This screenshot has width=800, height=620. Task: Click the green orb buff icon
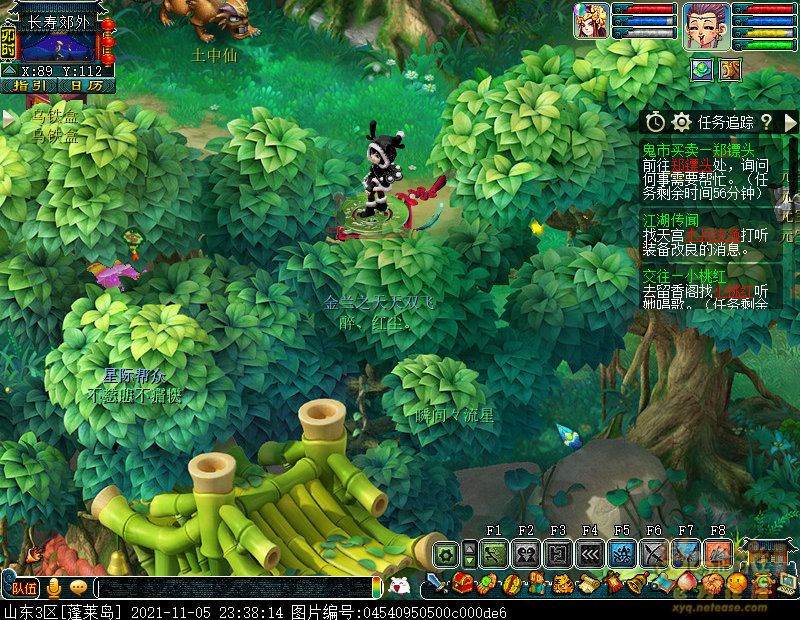point(703,68)
